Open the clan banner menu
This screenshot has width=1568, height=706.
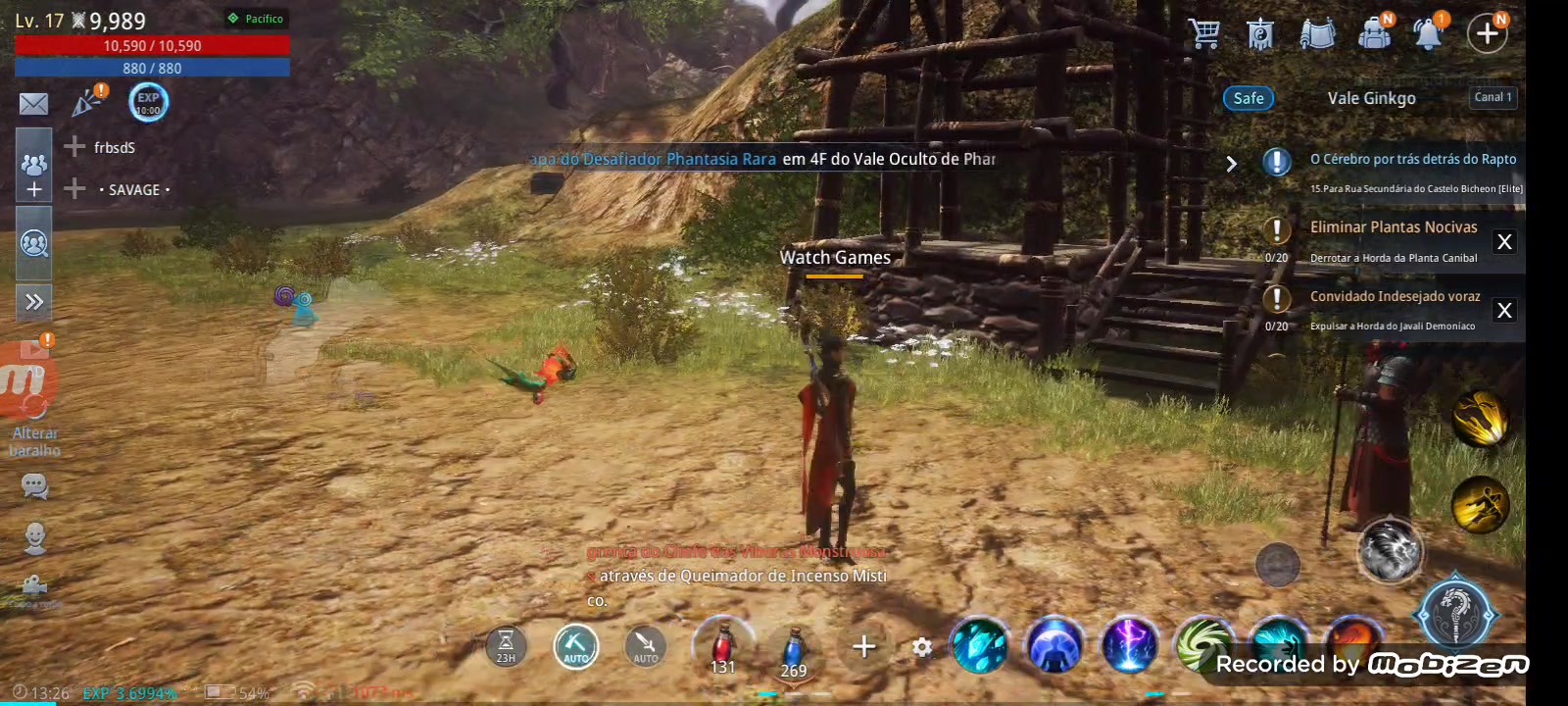tap(1260, 32)
